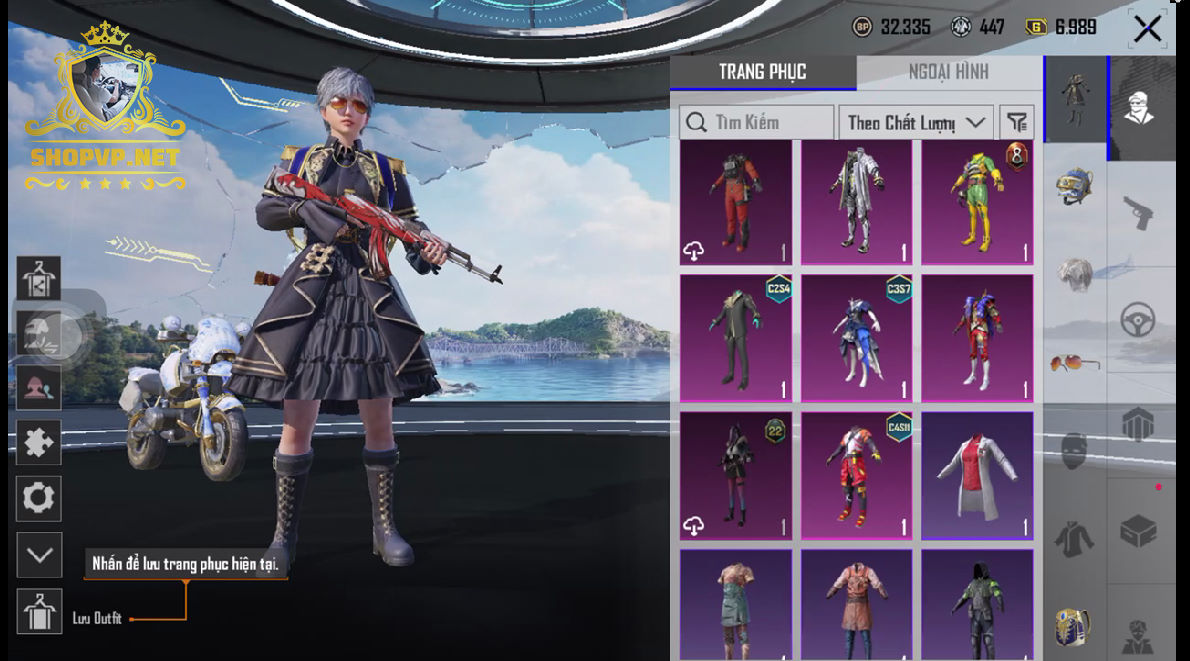The height and width of the screenshot is (661, 1190).
Task: Select the yellow-green outfit with 8 badge
Action: click(x=977, y=203)
